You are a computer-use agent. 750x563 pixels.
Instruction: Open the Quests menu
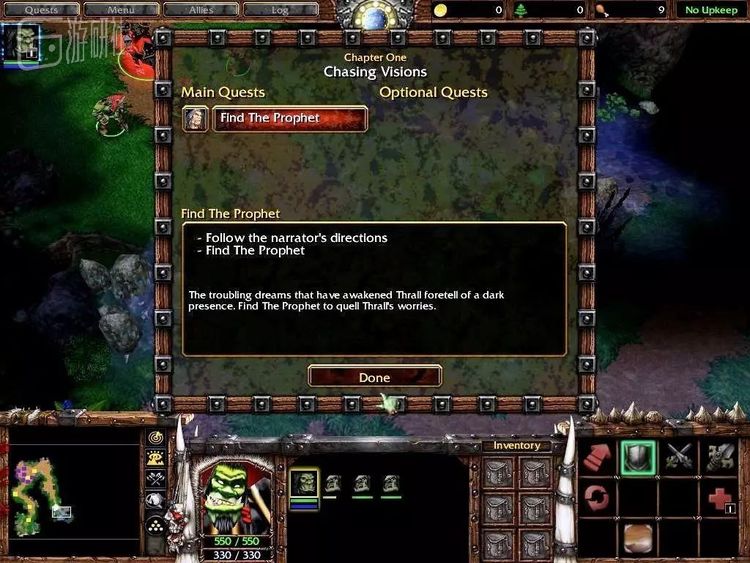click(43, 10)
